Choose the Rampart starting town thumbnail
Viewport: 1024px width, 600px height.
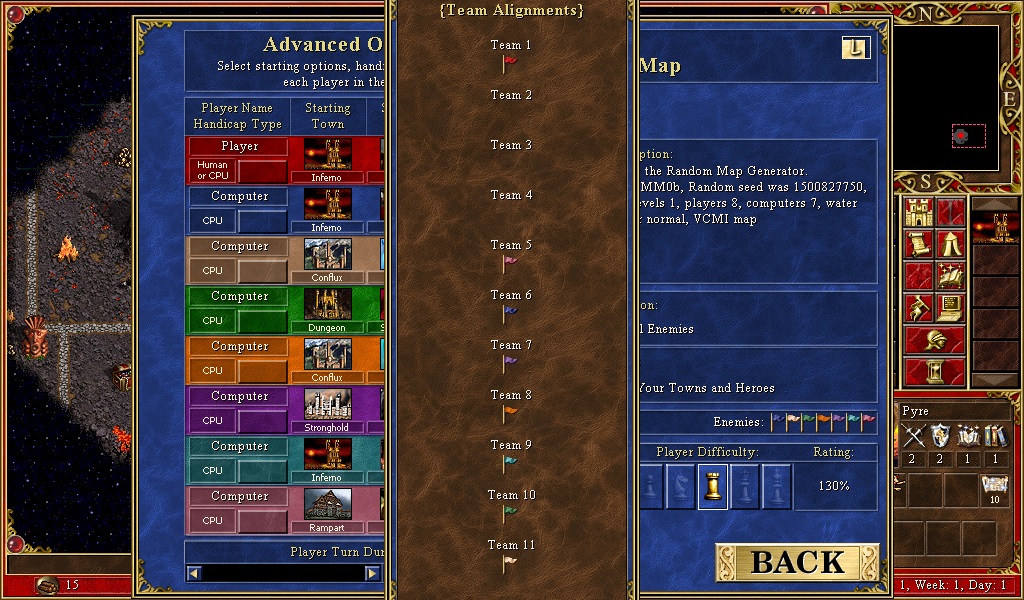tap(327, 504)
